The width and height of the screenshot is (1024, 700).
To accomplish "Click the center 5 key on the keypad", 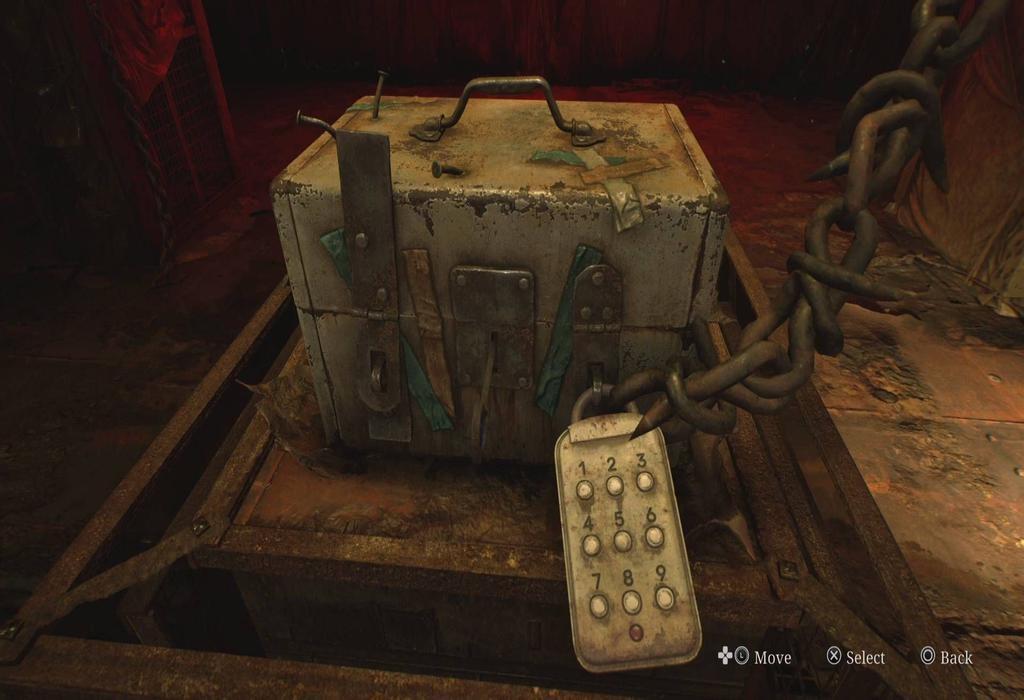I will (622, 541).
